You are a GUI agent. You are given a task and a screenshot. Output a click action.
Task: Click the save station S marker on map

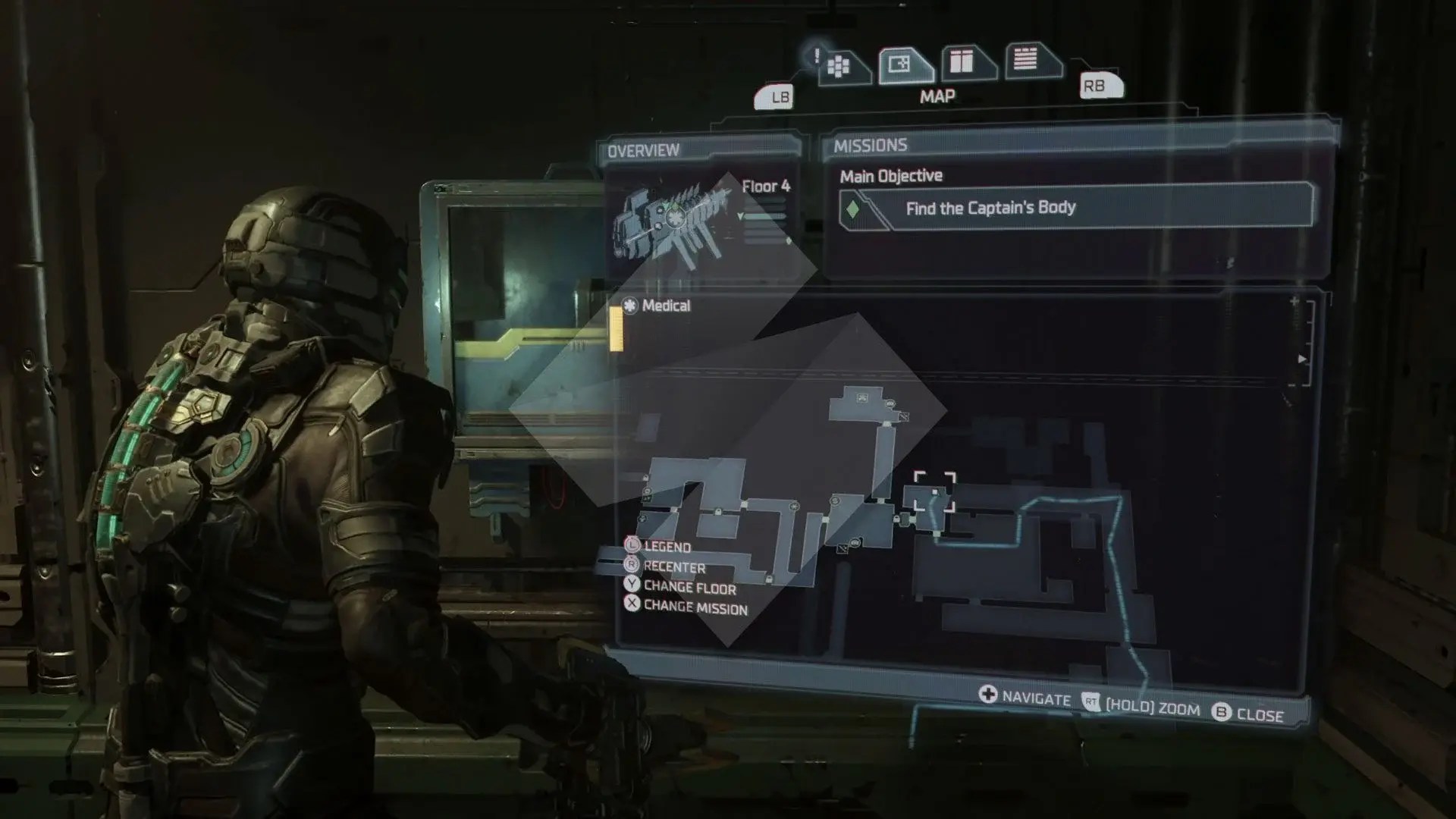point(833,501)
